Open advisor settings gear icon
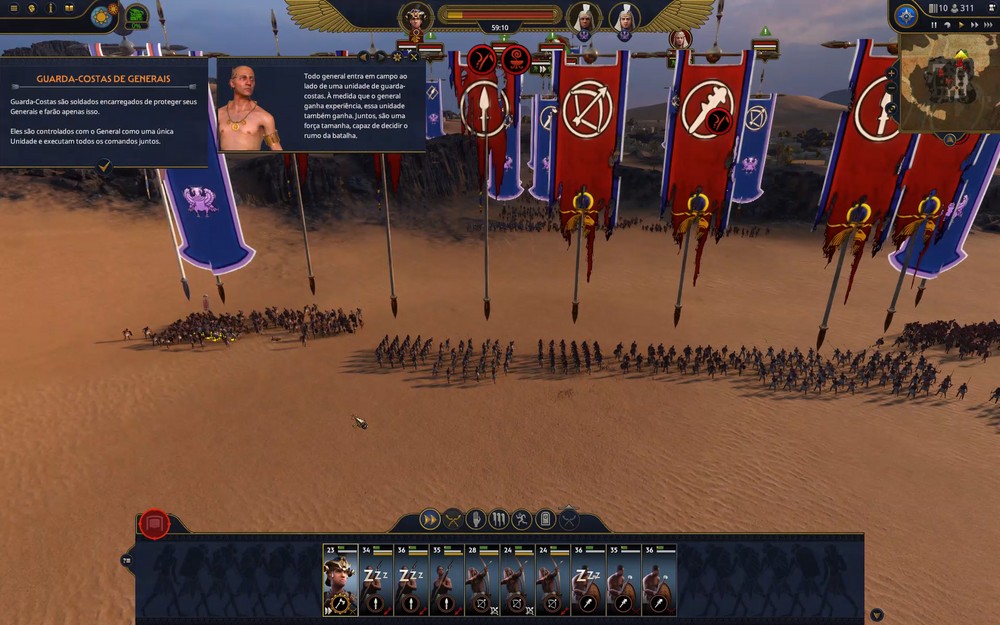This screenshot has width=1000, height=625. 397,57
